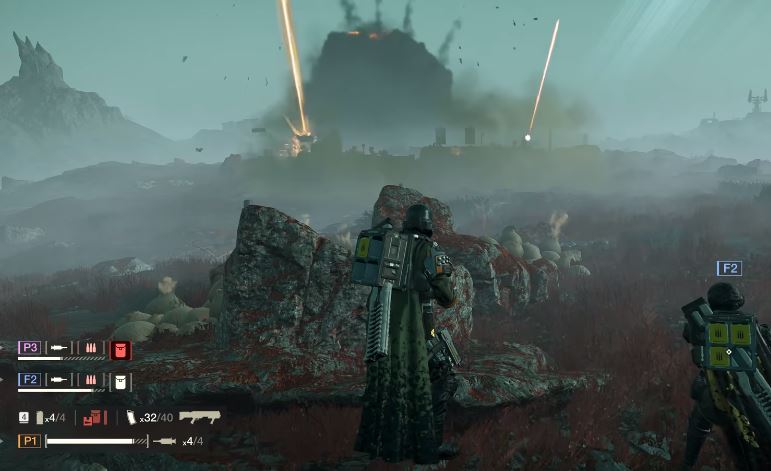This screenshot has width=771, height=471.
Task: Click the F2 squad member tag in HUD
Action: [x=30, y=380]
